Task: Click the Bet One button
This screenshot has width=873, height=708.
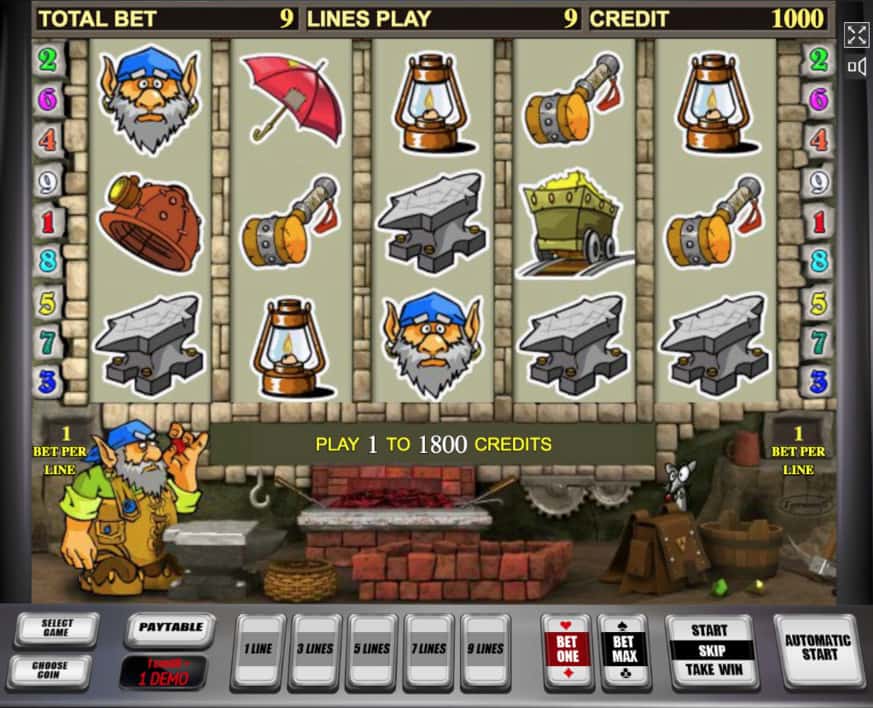Action: pyautogui.click(x=566, y=650)
